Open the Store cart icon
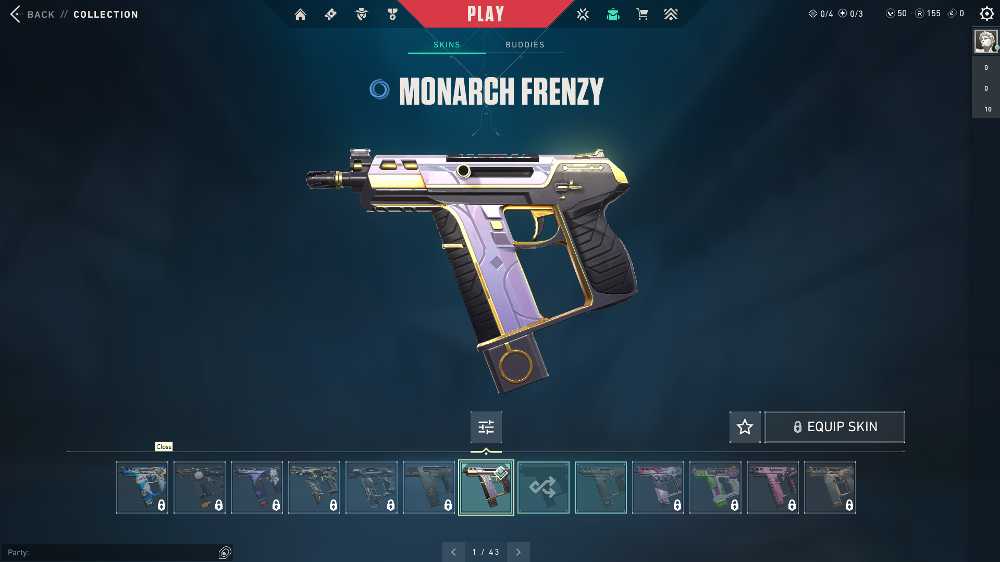The image size is (1000, 562). click(x=642, y=15)
